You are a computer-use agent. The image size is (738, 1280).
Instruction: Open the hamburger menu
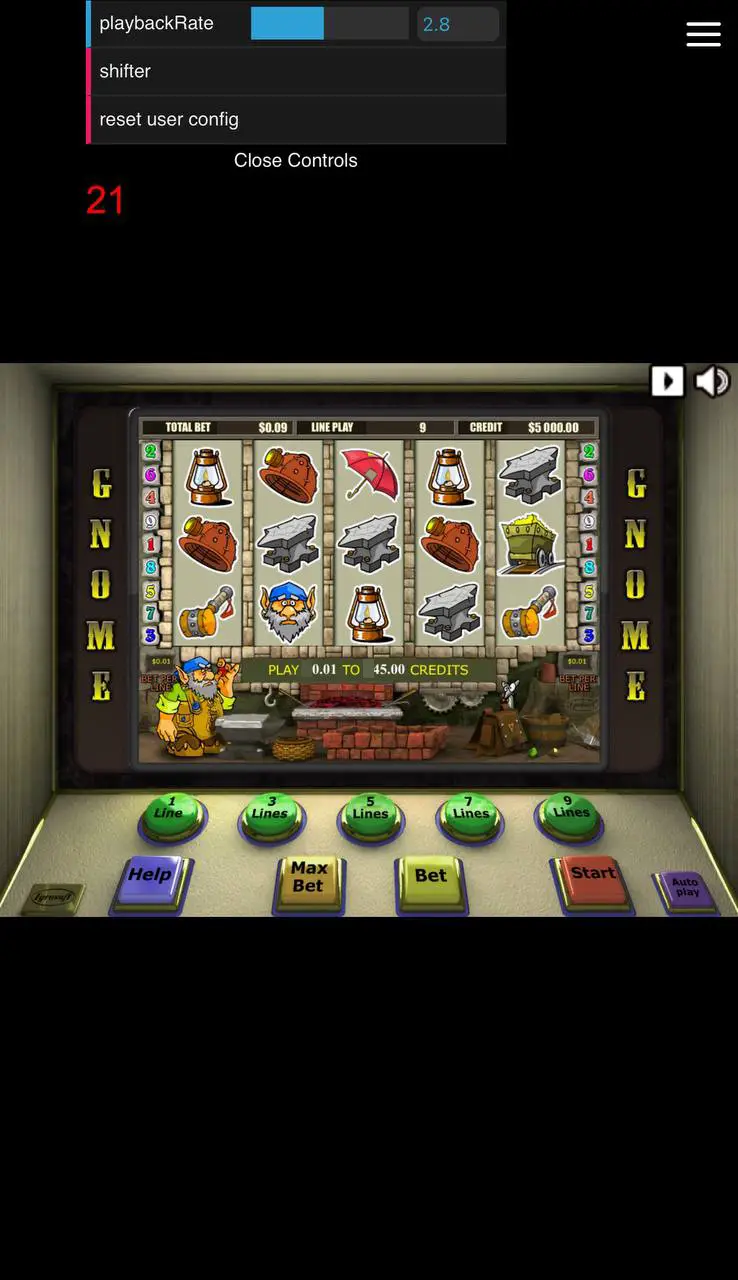point(703,34)
